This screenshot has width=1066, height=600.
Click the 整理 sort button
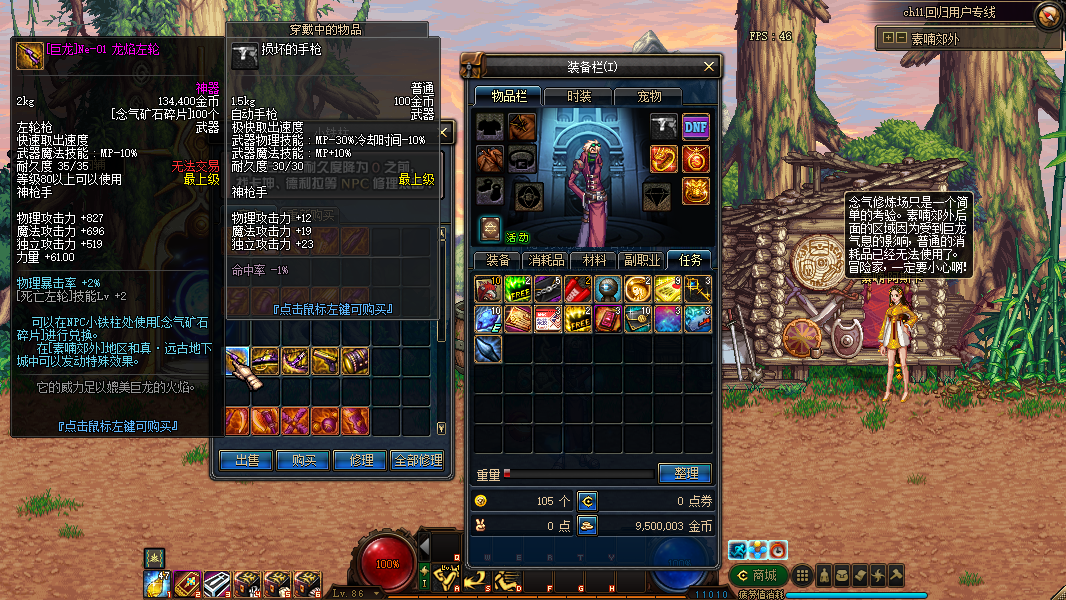coord(685,473)
